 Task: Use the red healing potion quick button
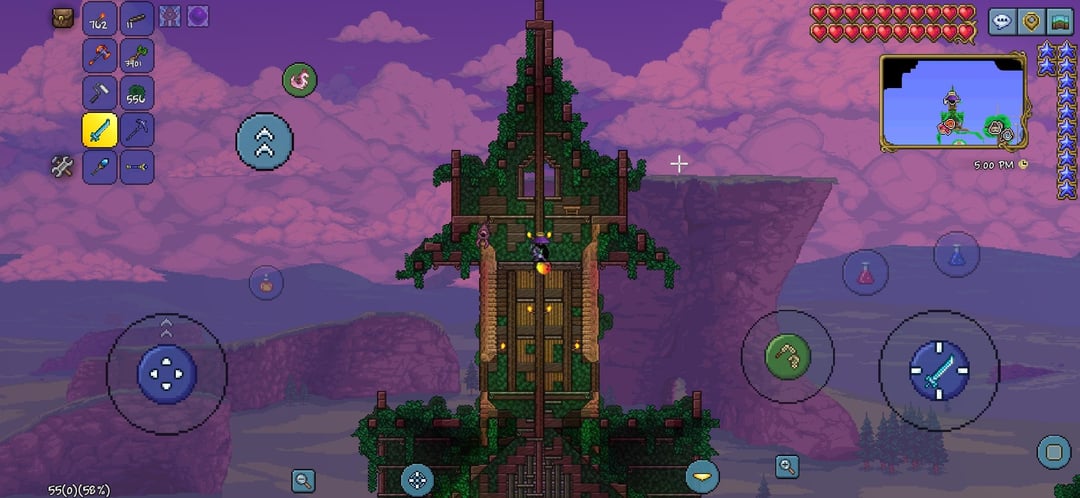[x=865, y=272]
